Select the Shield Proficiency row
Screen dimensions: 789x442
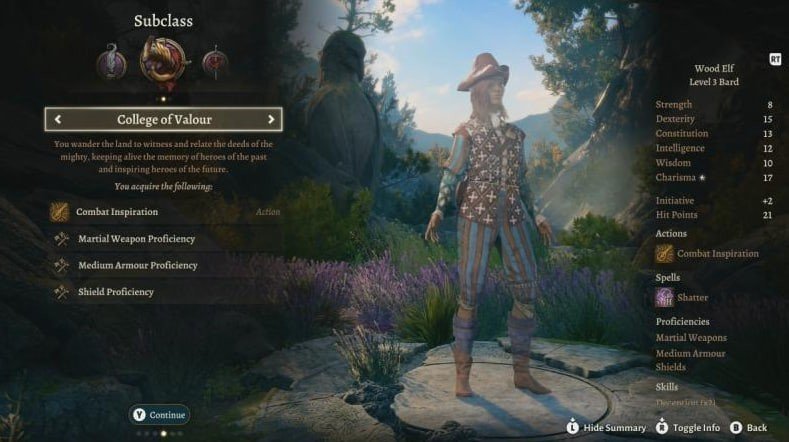(x=116, y=292)
